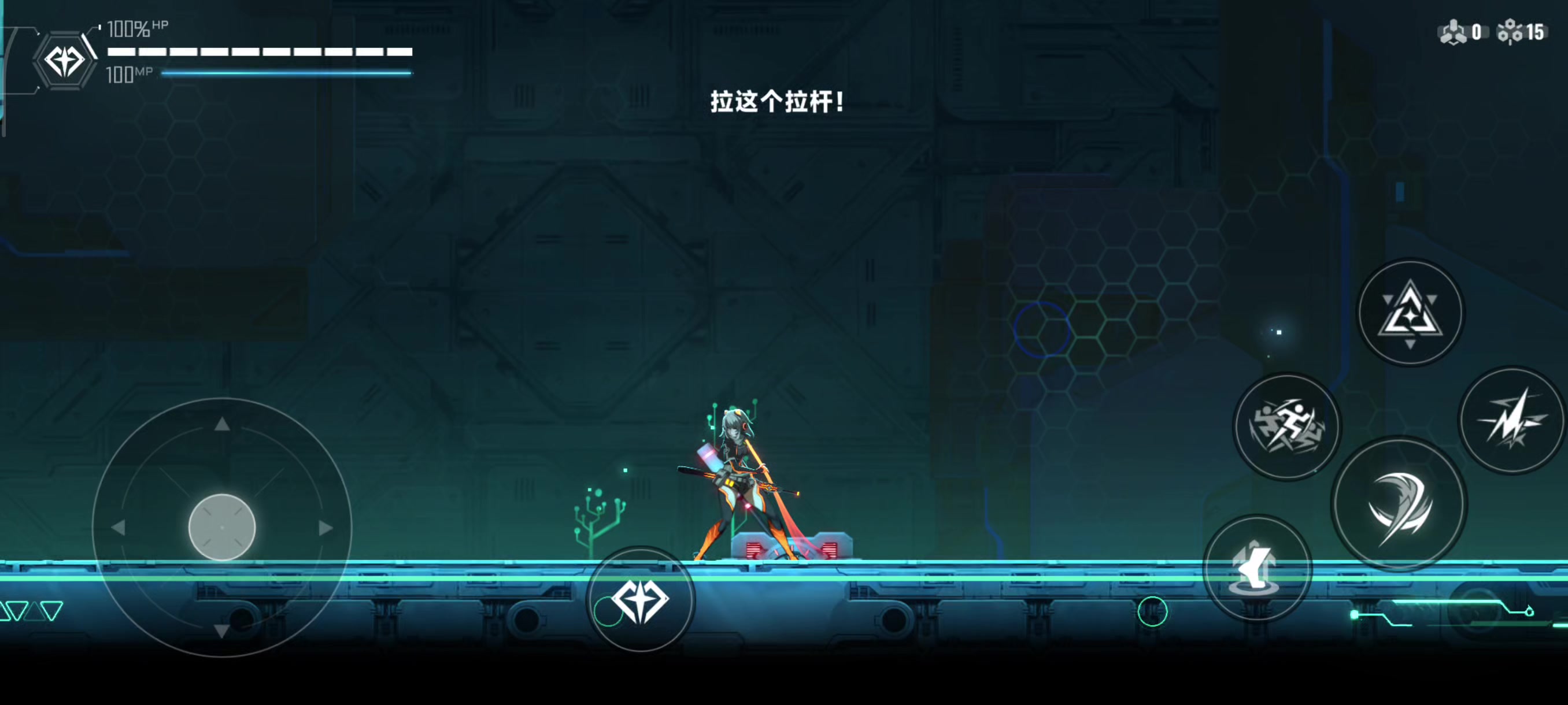Tap the sprint dash skill icon
Image resolution: width=1568 pixels, height=705 pixels.
1287,426
